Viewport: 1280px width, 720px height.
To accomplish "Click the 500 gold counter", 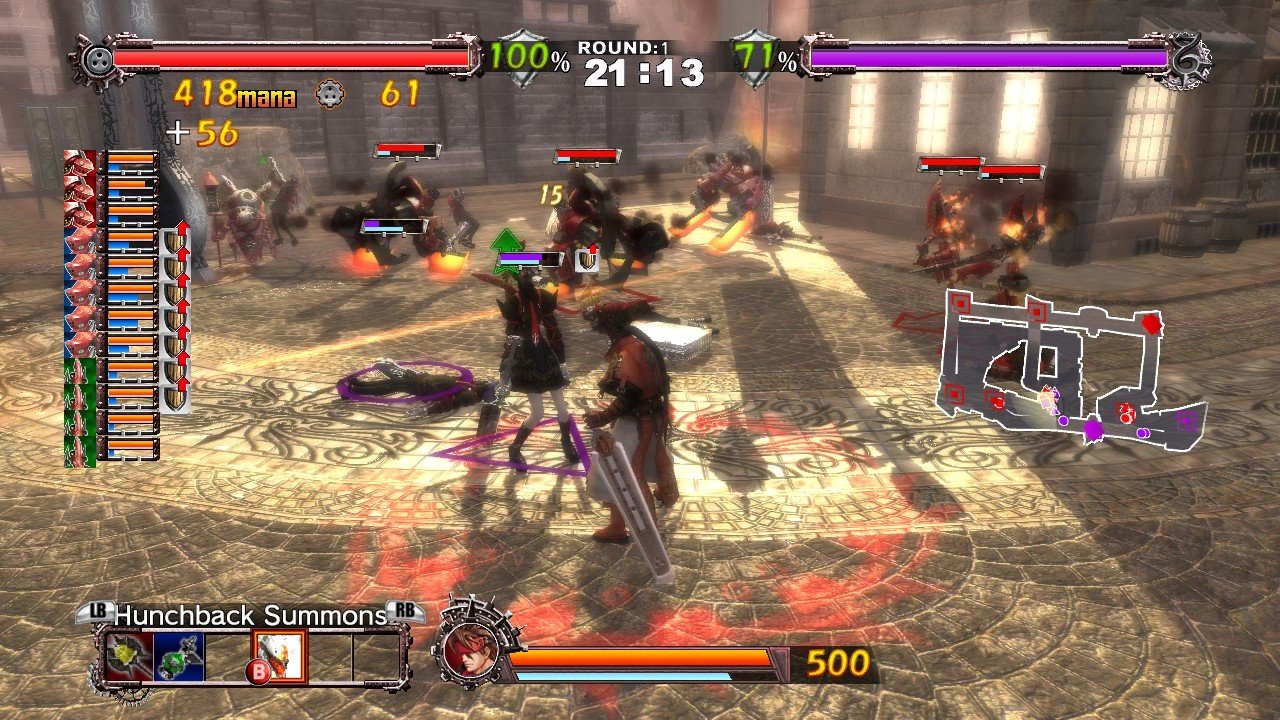I will (839, 660).
